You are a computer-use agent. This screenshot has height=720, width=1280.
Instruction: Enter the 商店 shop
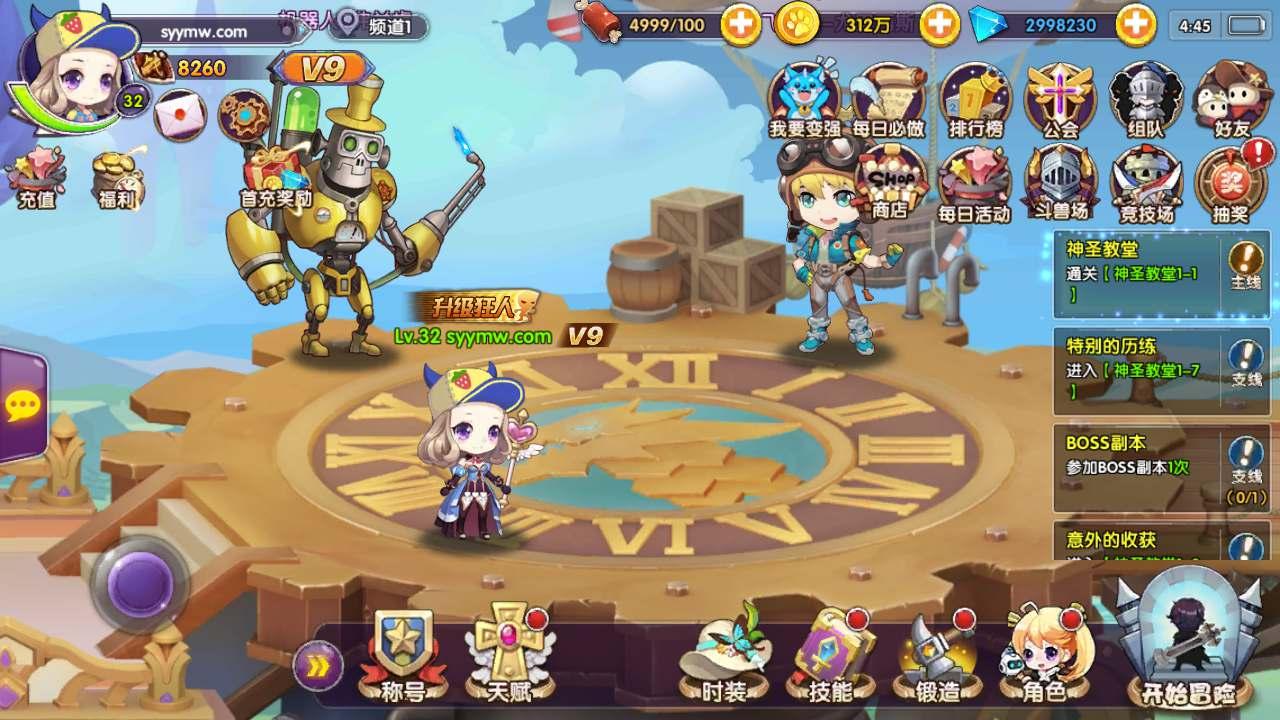[889, 183]
